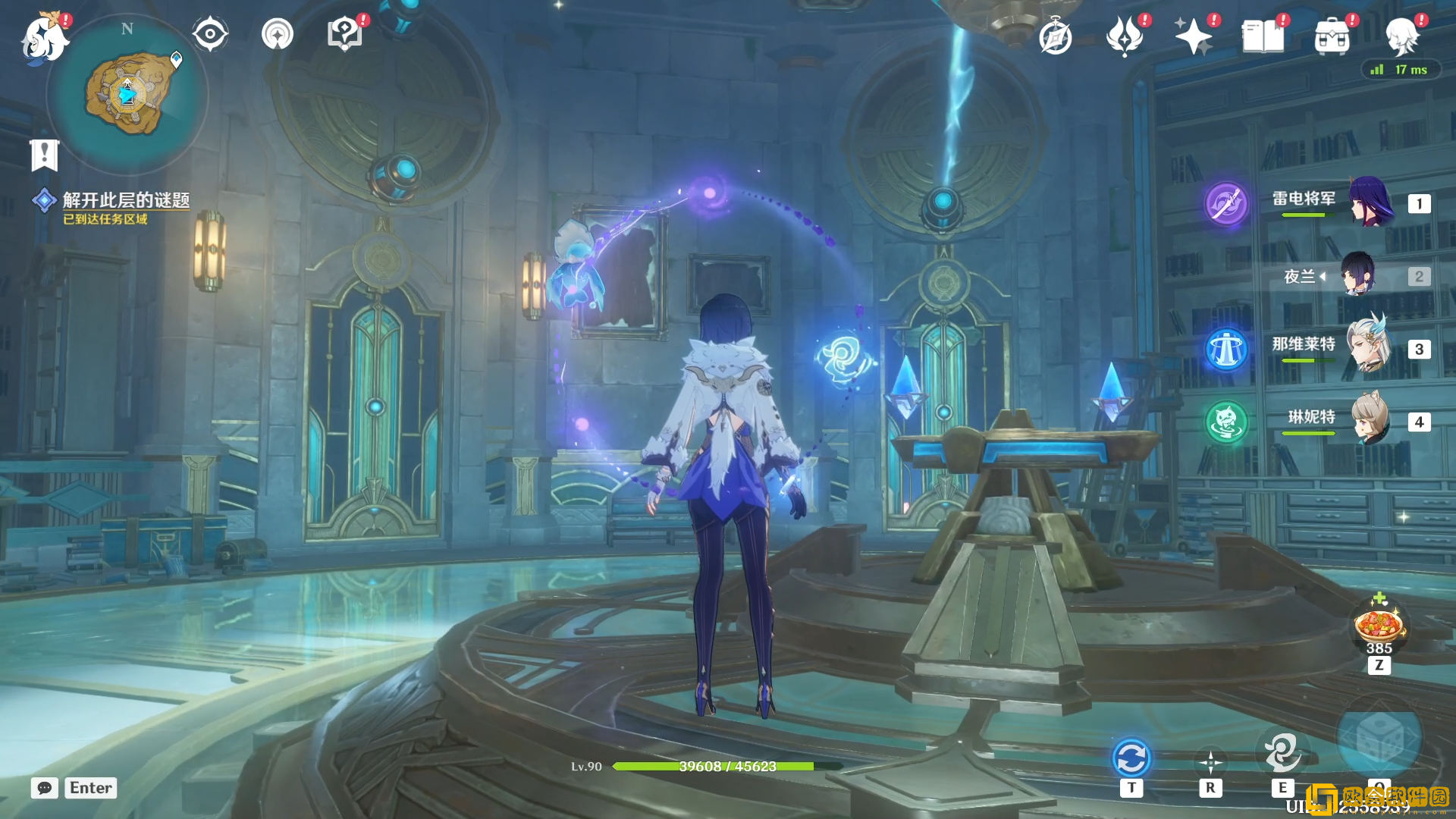Open the chat box button
This screenshot has height=819, width=1456.
click(x=45, y=788)
